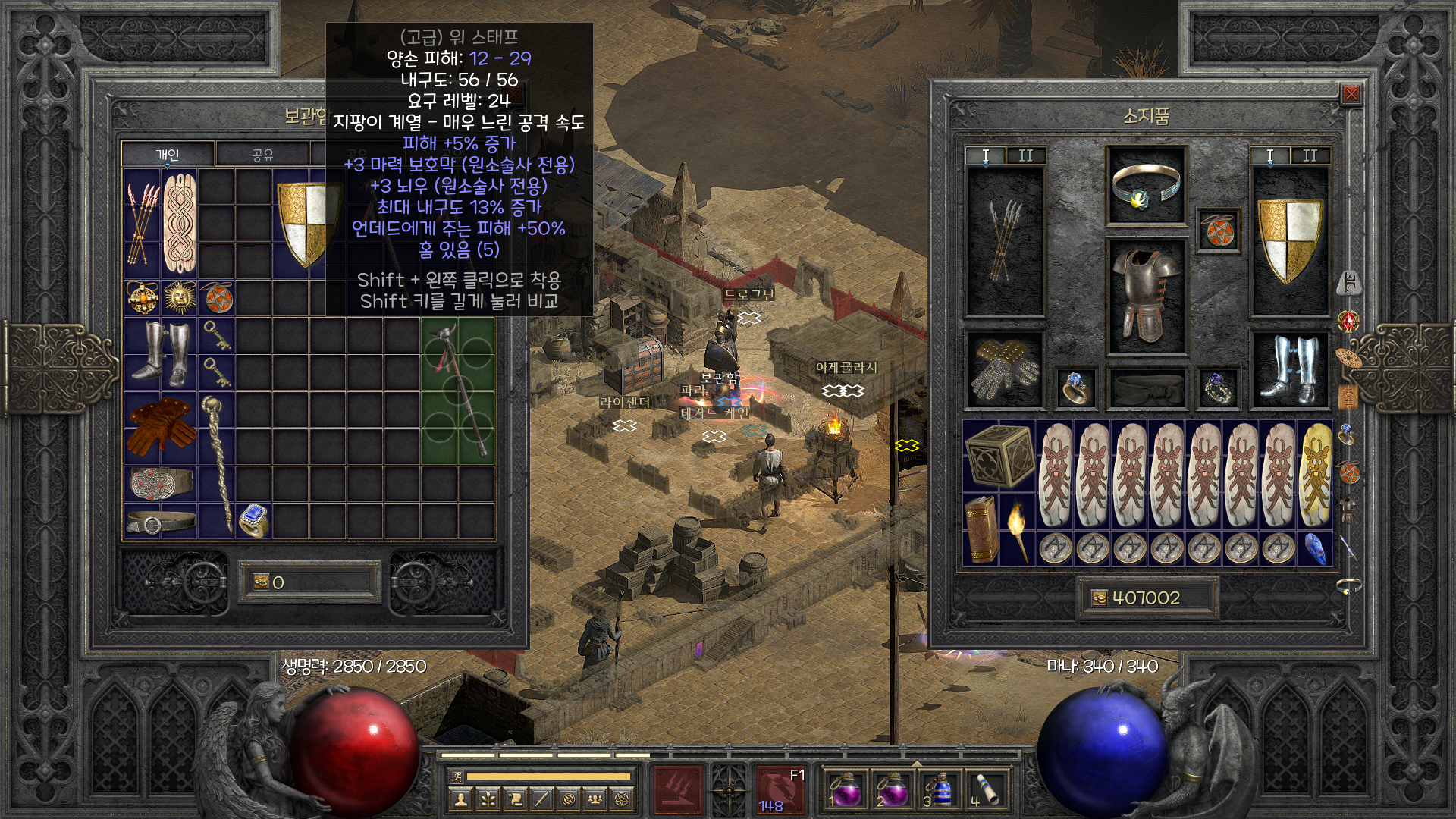Select the sun amulet in the stash
The width and height of the screenshot is (1456, 819).
coord(179,297)
